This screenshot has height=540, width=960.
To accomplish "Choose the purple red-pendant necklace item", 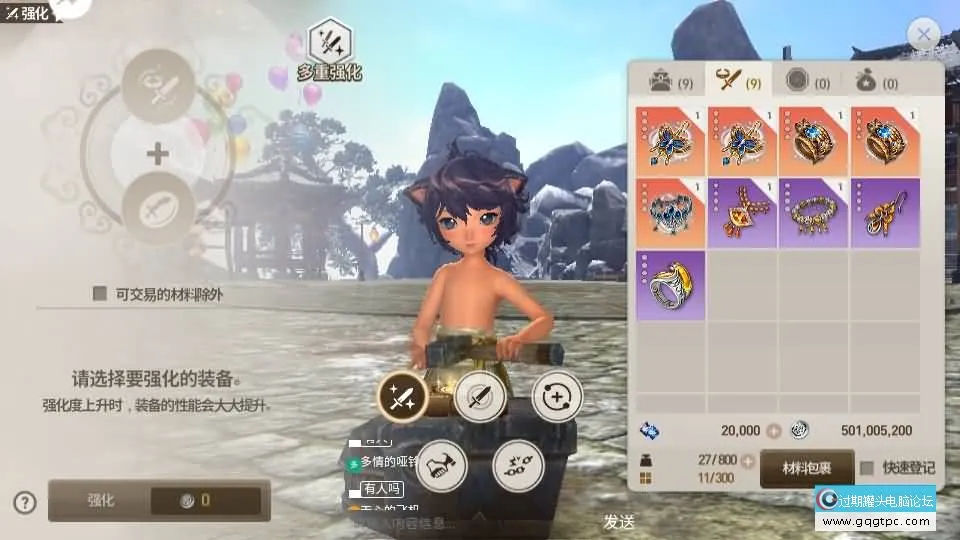I will [x=742, y=212].
